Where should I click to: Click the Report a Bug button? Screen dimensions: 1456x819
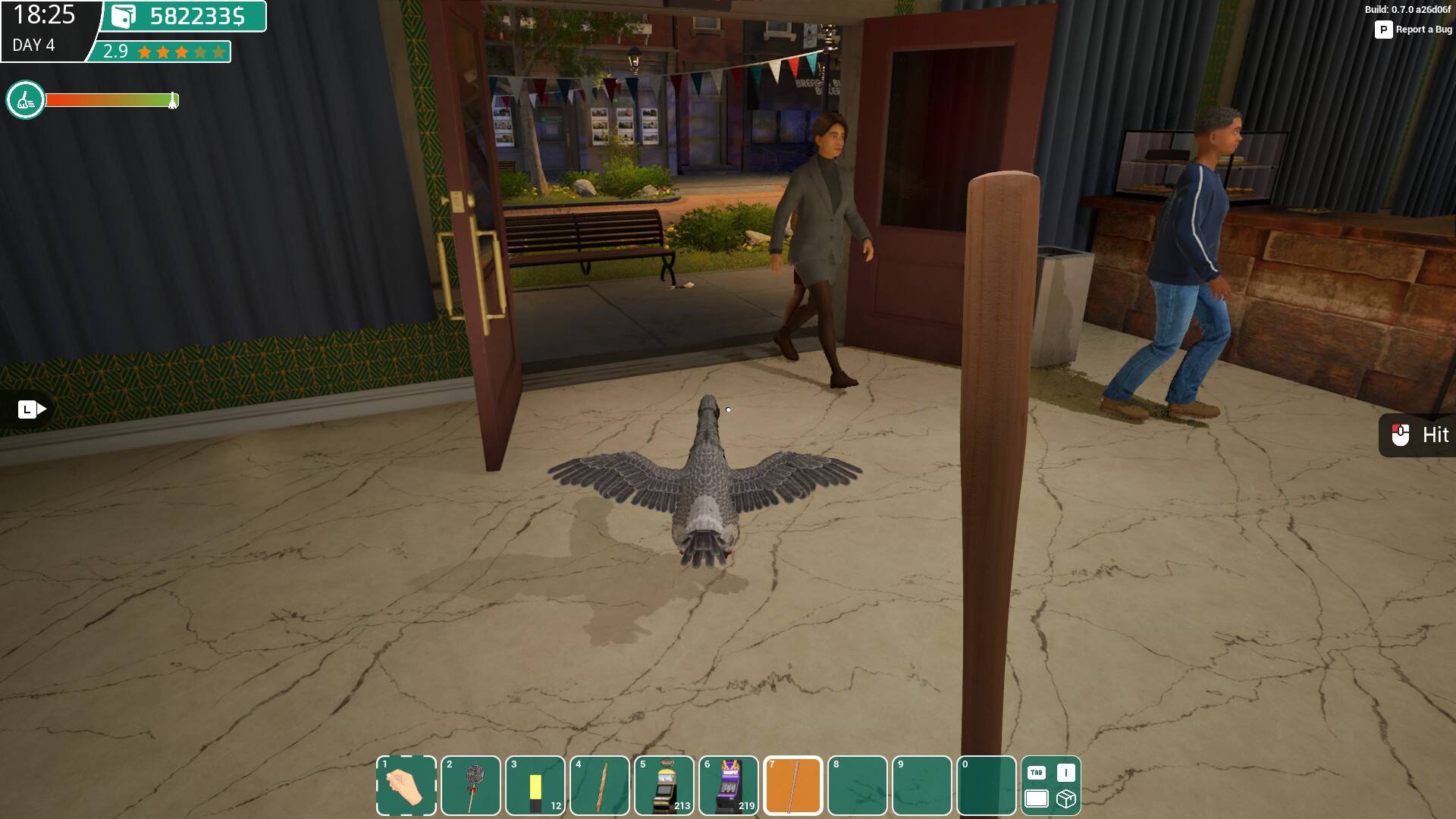click(x=1414, y=30)
